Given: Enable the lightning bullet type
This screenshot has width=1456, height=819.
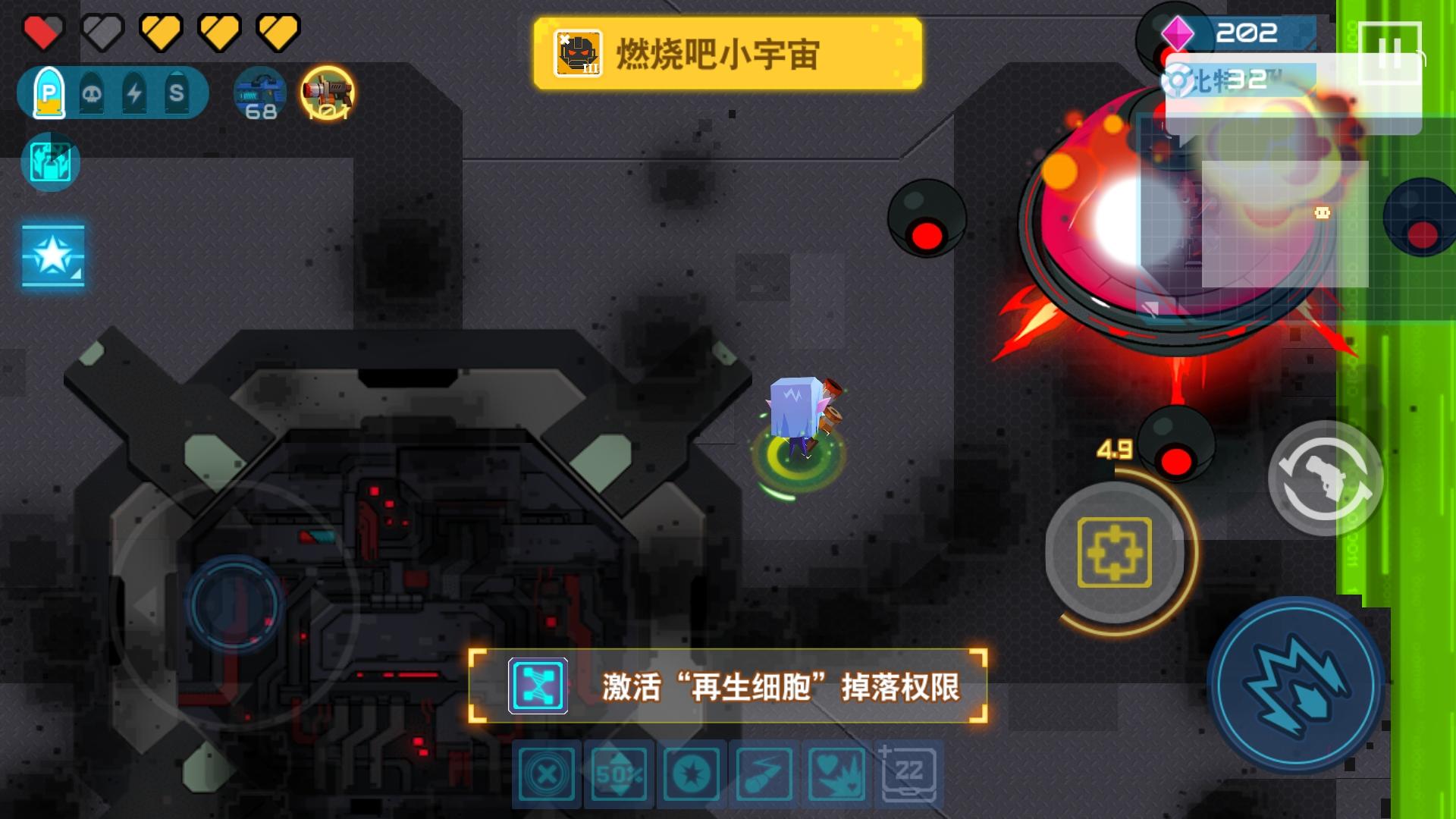Looking at the screenshot, I should coord(133,93).
